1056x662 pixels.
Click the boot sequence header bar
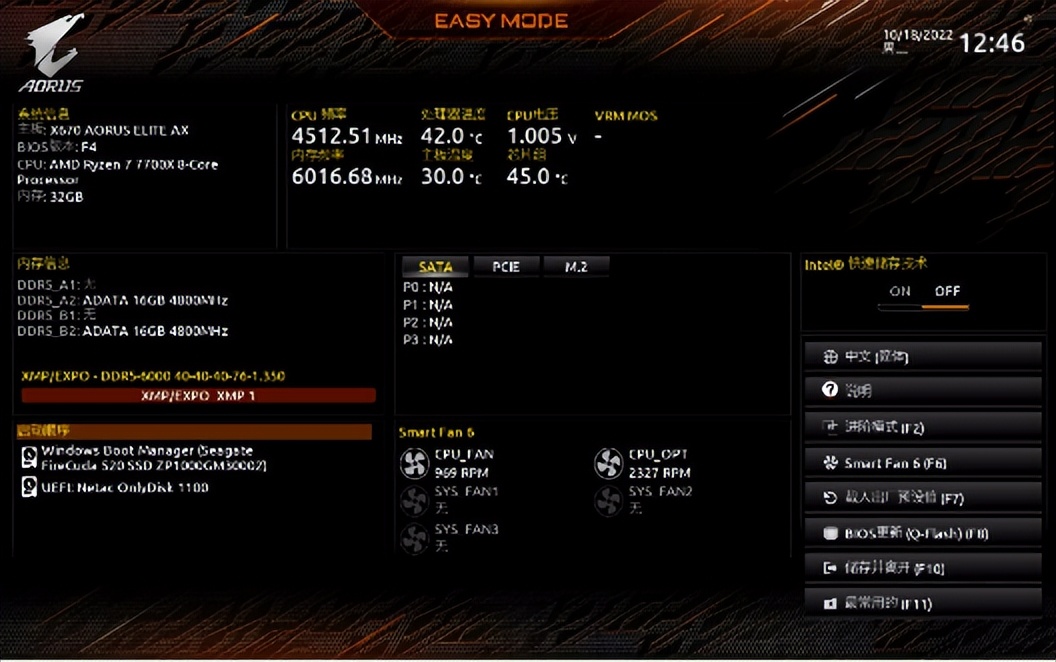point(193,431)
